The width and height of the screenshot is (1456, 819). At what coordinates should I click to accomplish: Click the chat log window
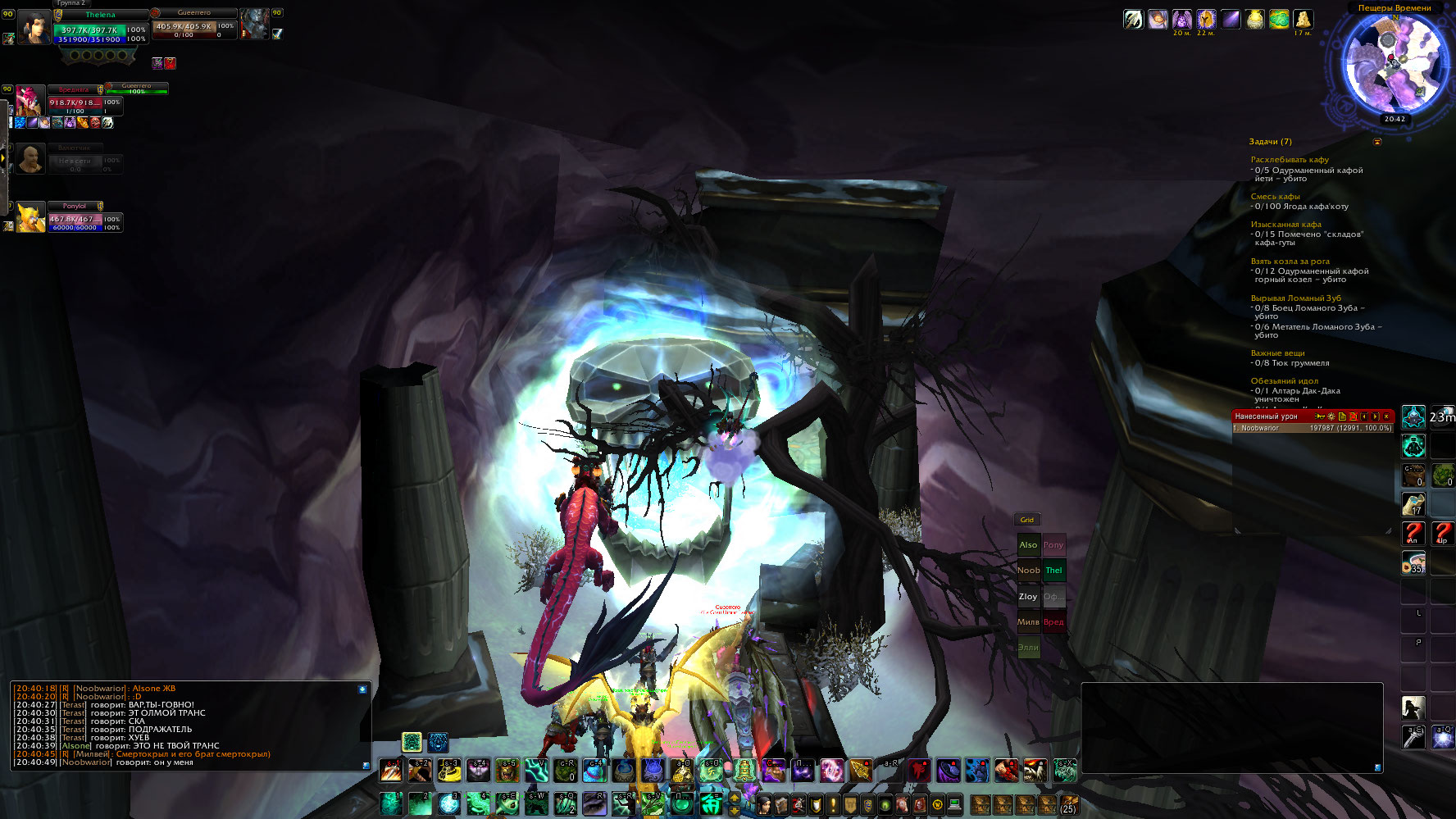click(x=190, y=726)
